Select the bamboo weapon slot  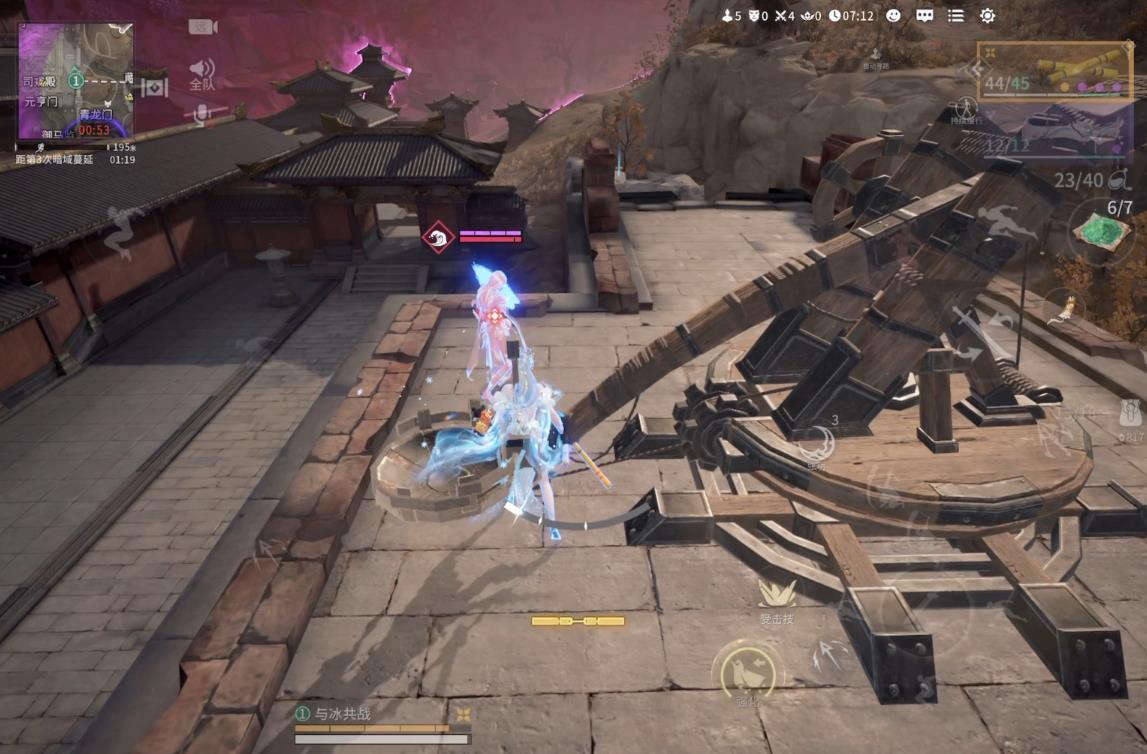tap(1055, 71)
